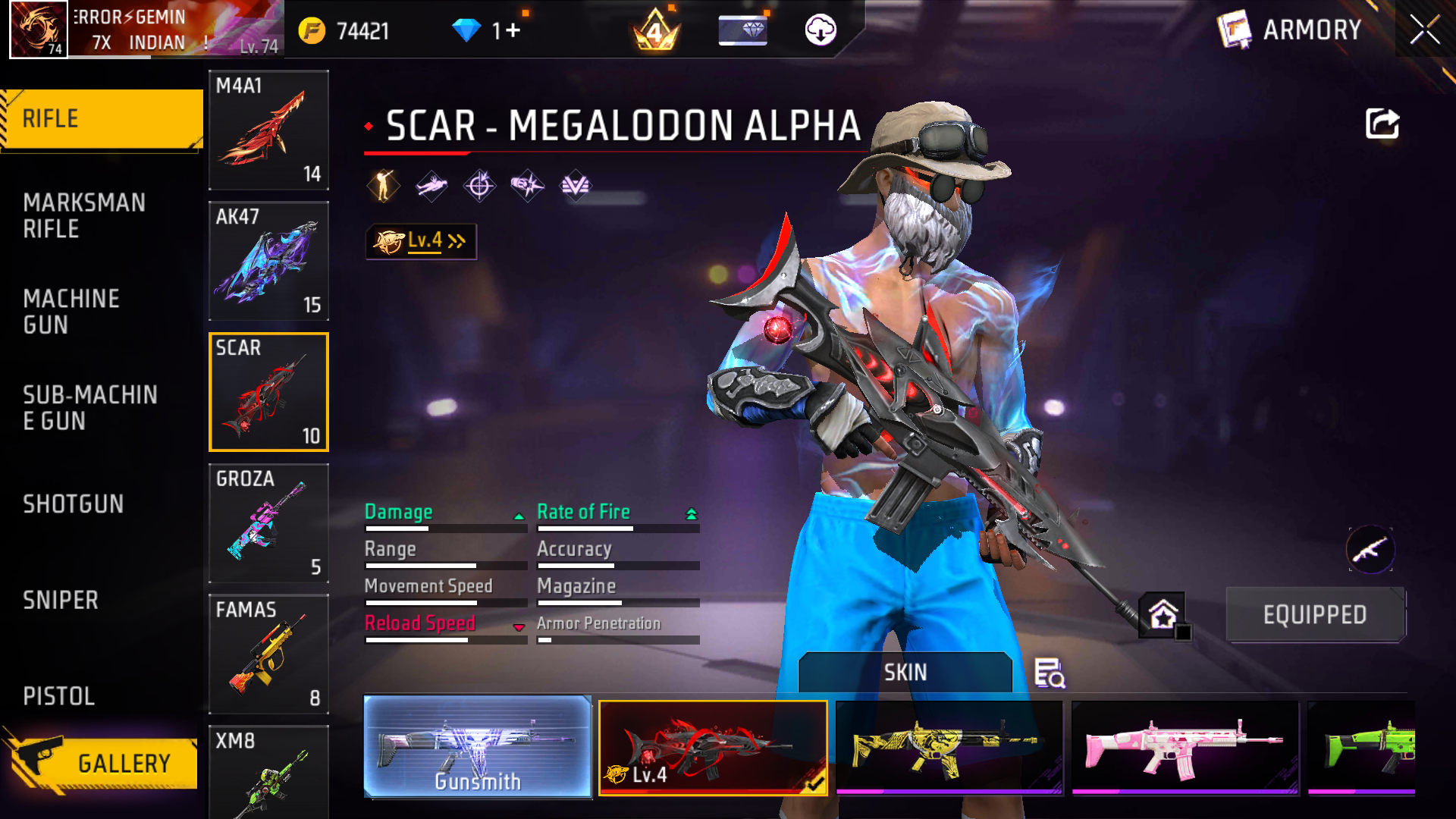Collapse the SKIN panel tab

pyautogui.click(x=906, y=671)
